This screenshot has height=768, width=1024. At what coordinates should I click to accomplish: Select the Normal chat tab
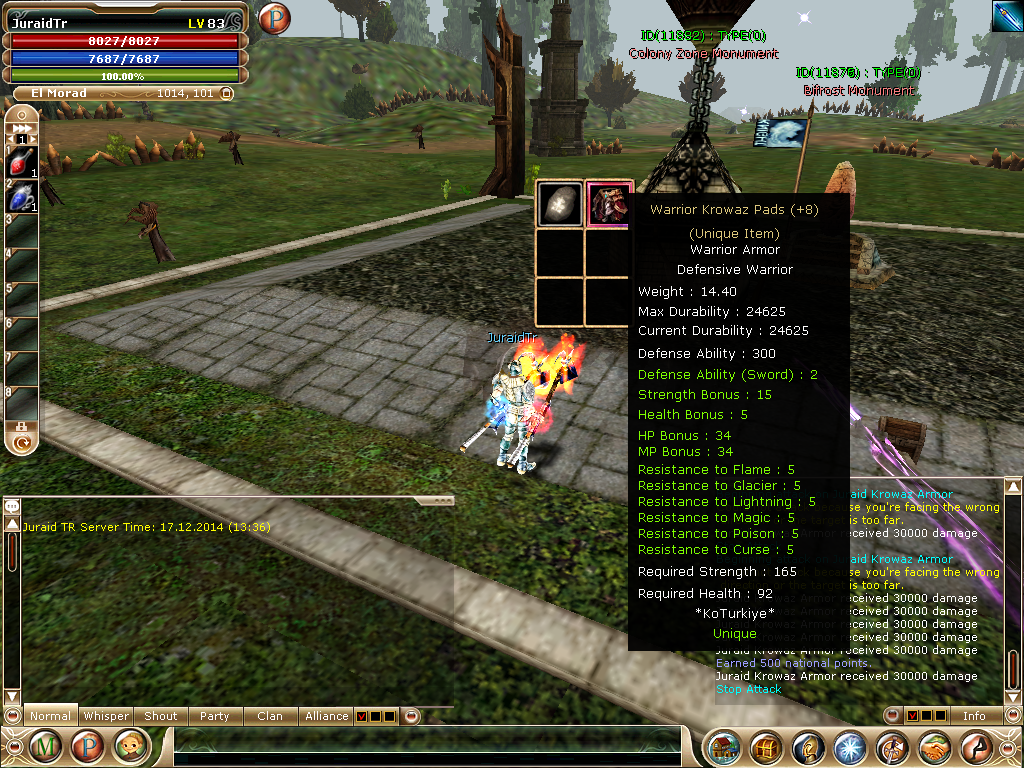(50, 716)
